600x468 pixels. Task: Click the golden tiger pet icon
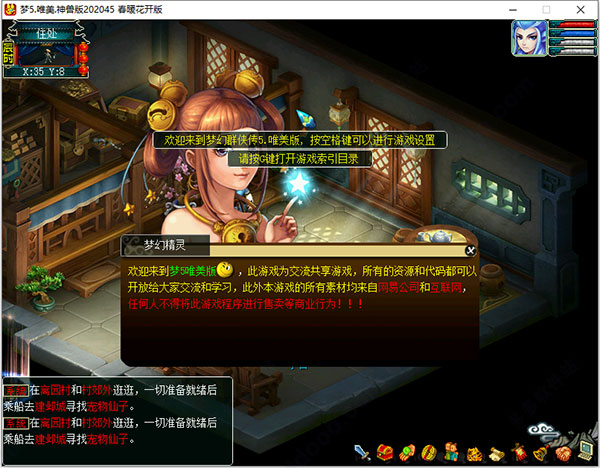click(x=473, y=452)
